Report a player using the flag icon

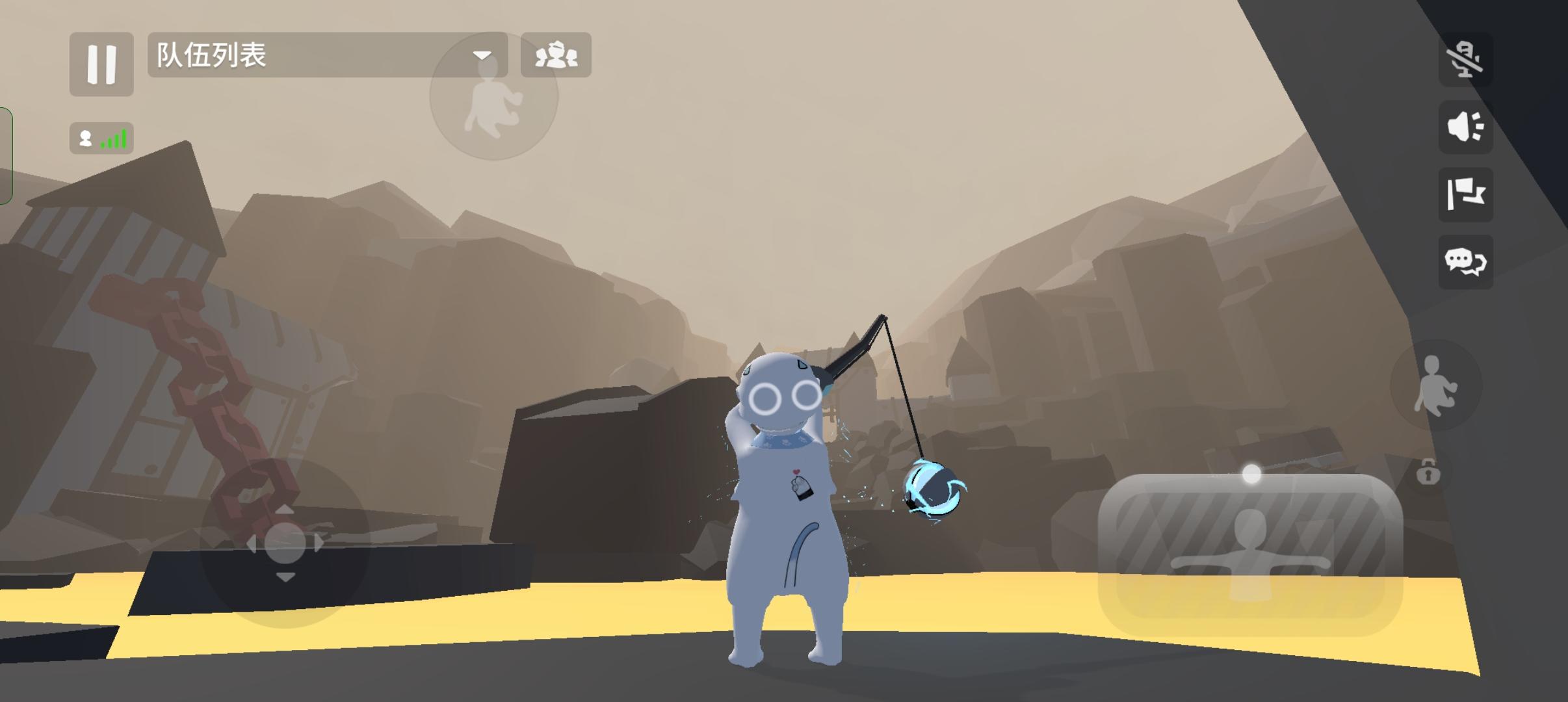tap(1465, 196)
